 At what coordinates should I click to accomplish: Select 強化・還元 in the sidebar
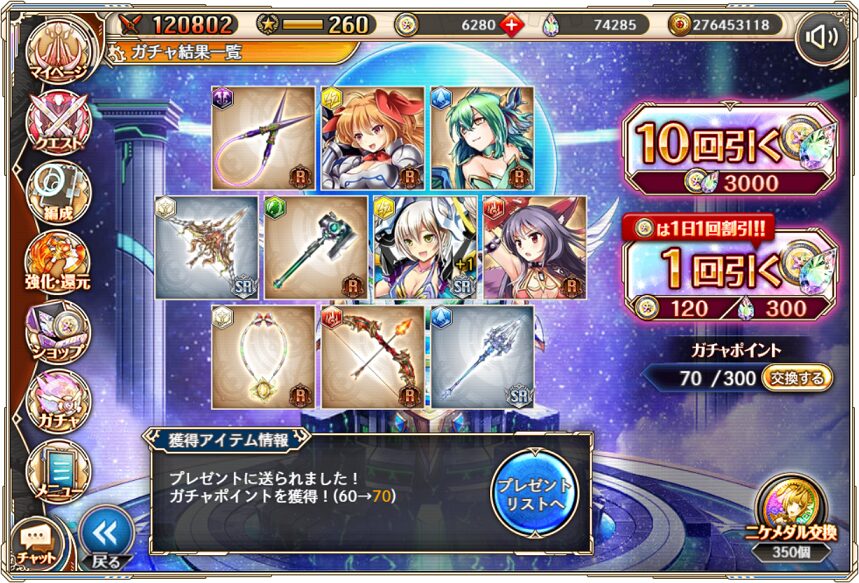(57, 261)
